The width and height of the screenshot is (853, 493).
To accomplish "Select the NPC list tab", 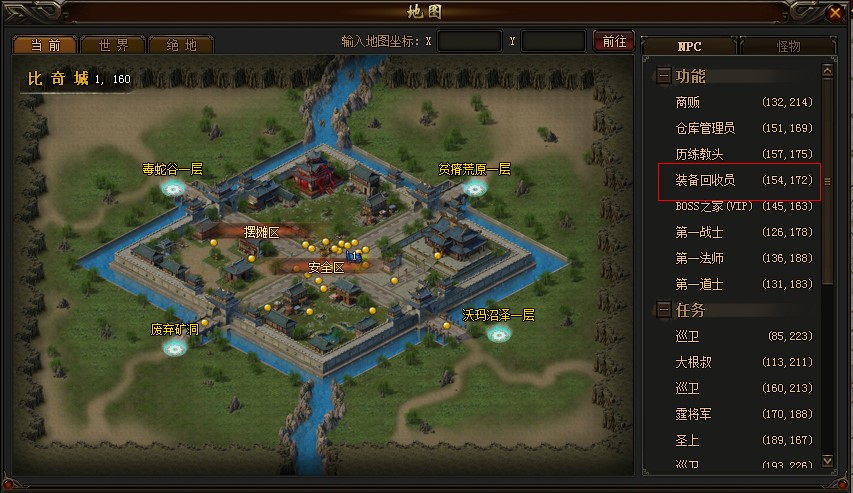I will 689,46.
